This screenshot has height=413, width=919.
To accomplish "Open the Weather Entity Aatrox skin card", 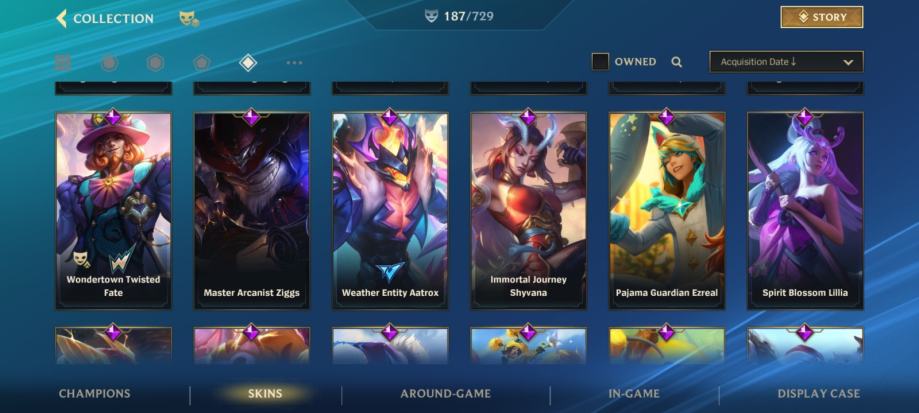I will (390, 210).
